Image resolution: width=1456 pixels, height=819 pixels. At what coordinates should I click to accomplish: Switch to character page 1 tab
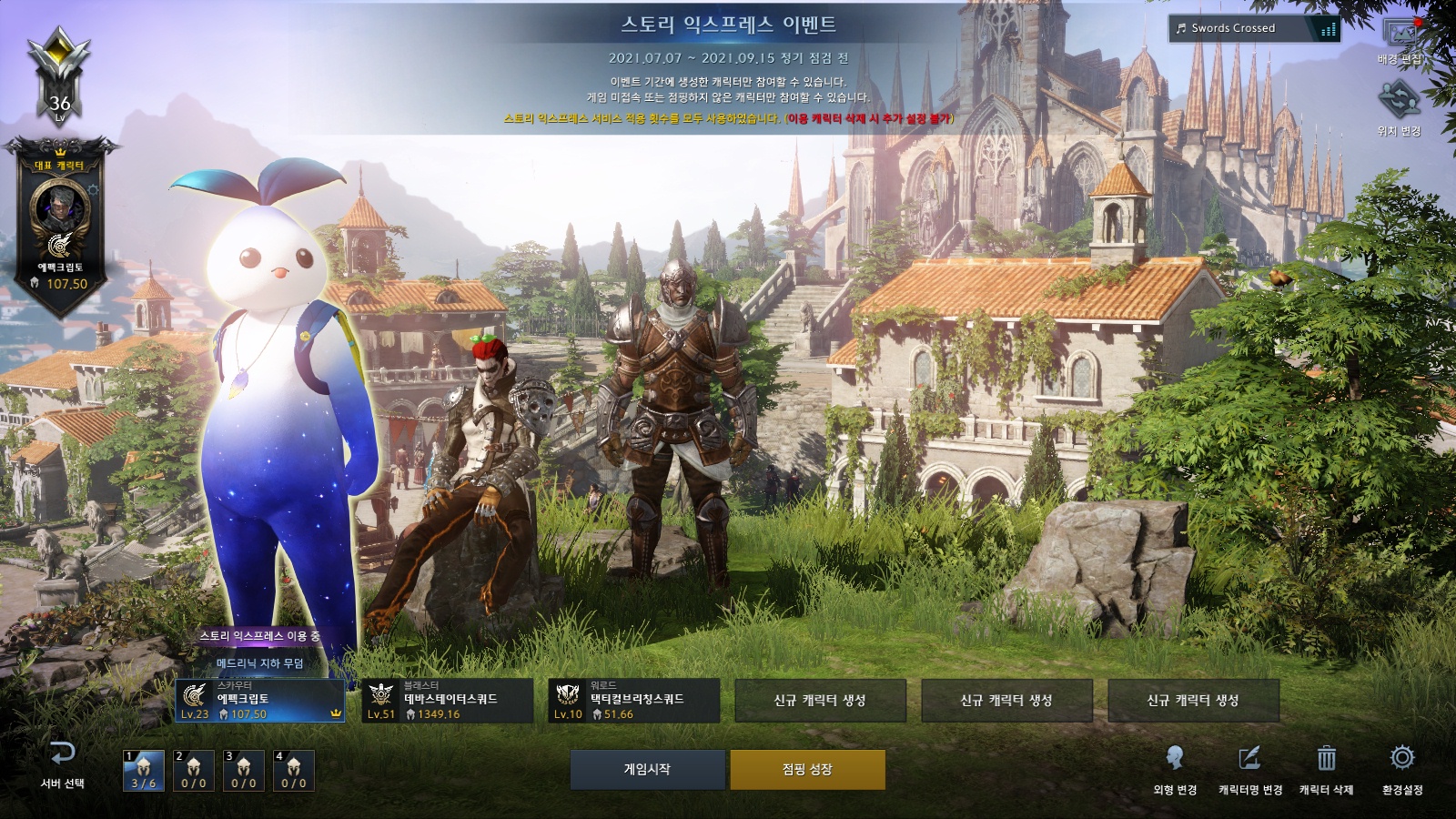tap(144, 771)
